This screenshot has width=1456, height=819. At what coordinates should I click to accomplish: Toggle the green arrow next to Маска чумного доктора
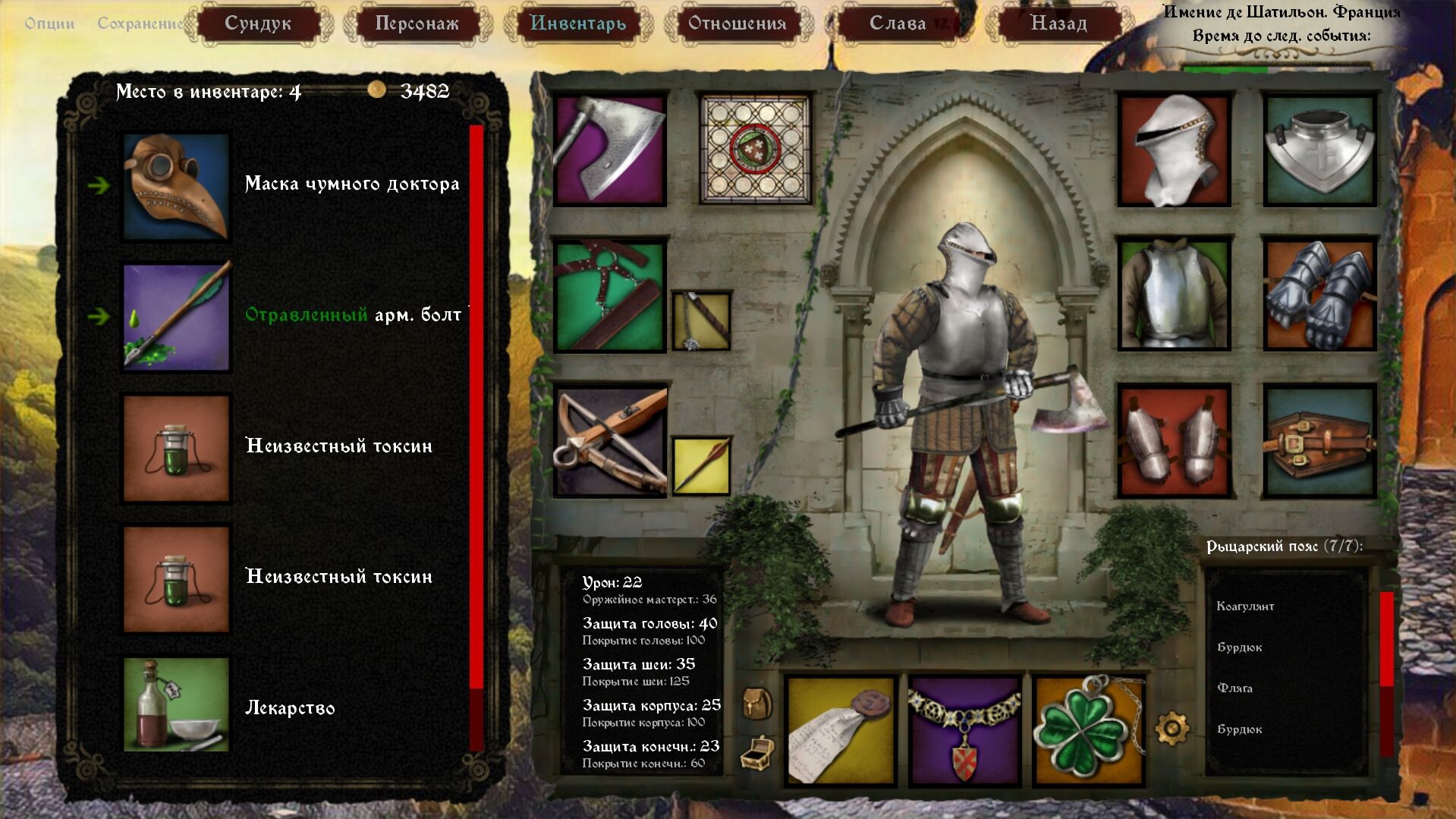coord(100,183)
